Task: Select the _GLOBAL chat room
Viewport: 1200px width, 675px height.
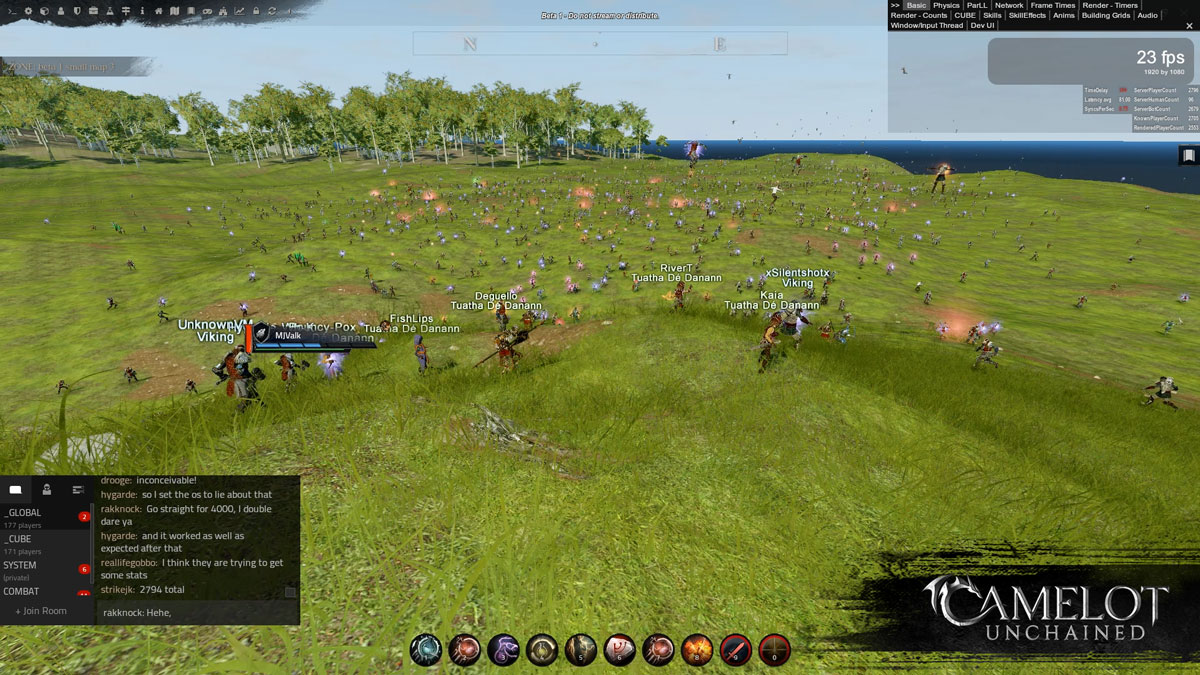Action: tap(22, 512)
